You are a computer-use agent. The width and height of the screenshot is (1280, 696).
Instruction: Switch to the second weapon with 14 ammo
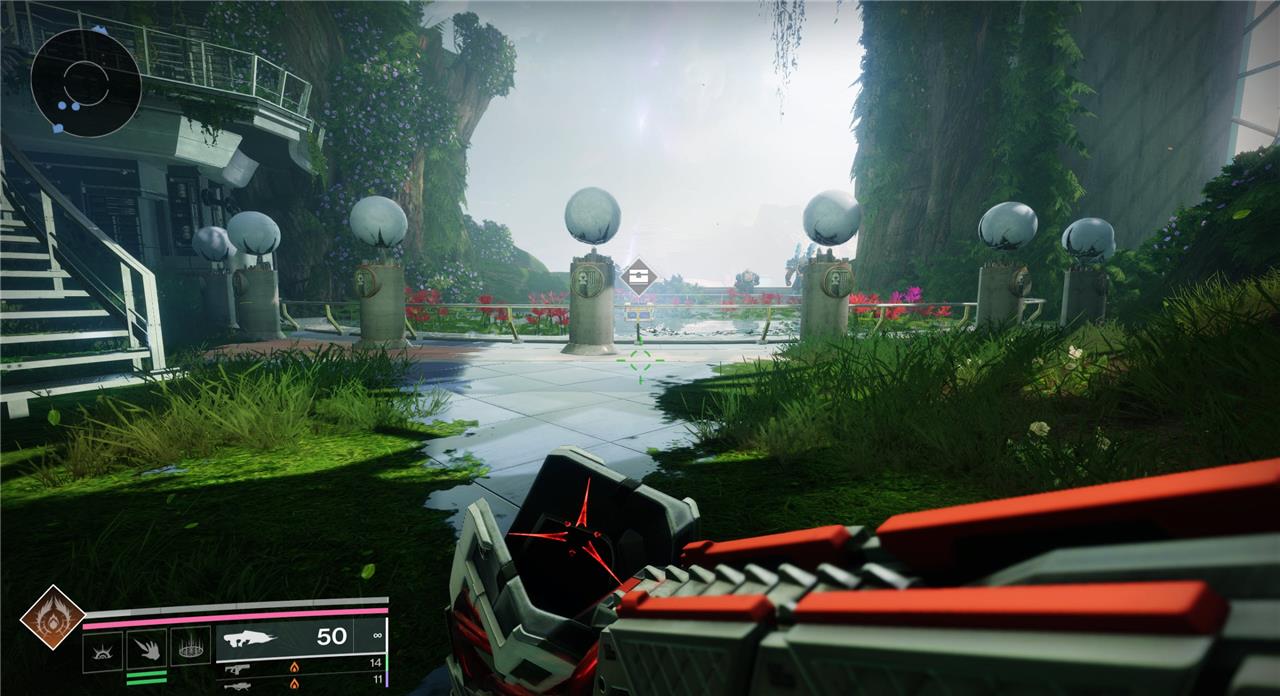[x=300, y=664]
